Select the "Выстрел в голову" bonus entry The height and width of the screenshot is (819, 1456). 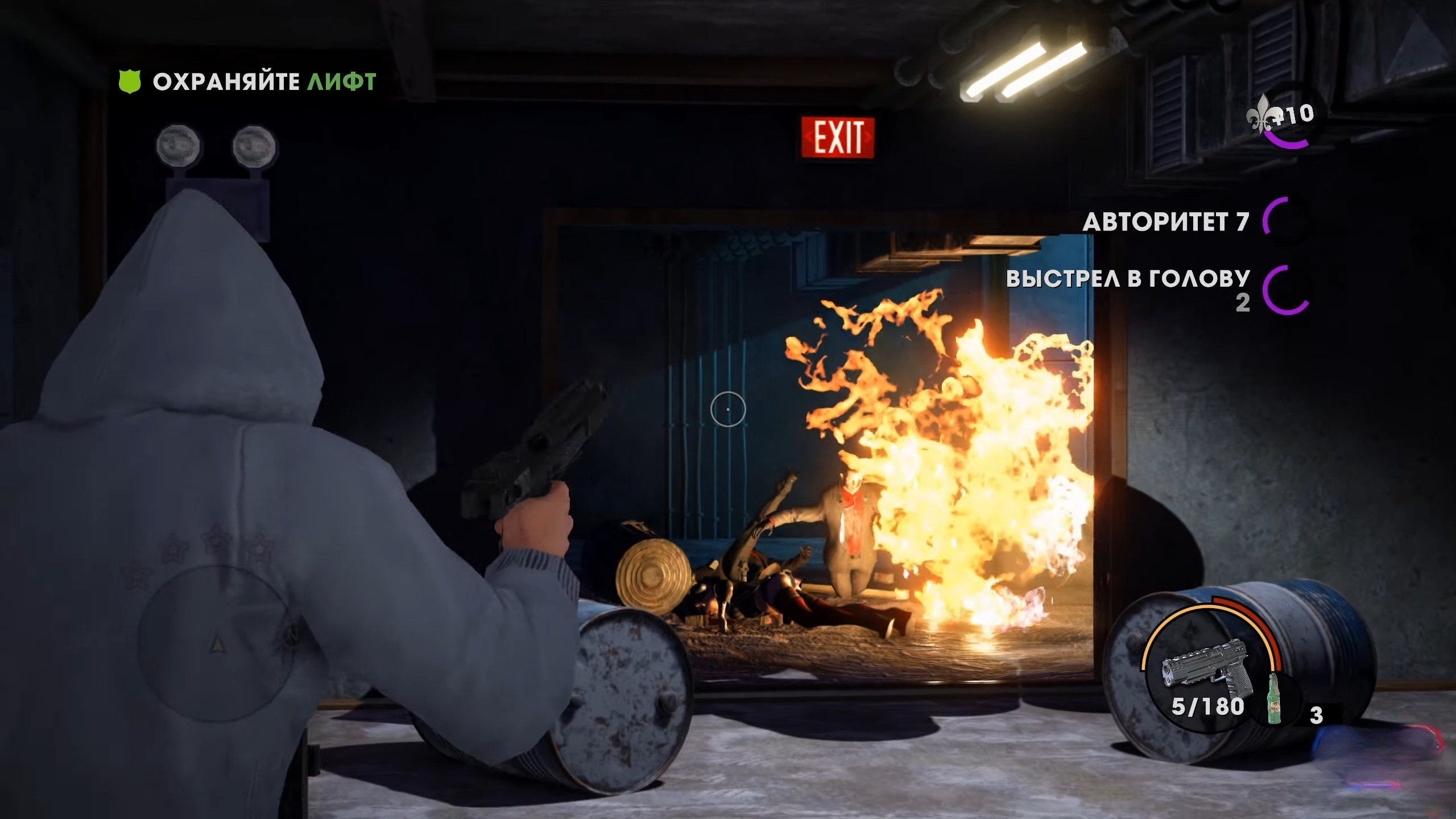point(1128,279)
